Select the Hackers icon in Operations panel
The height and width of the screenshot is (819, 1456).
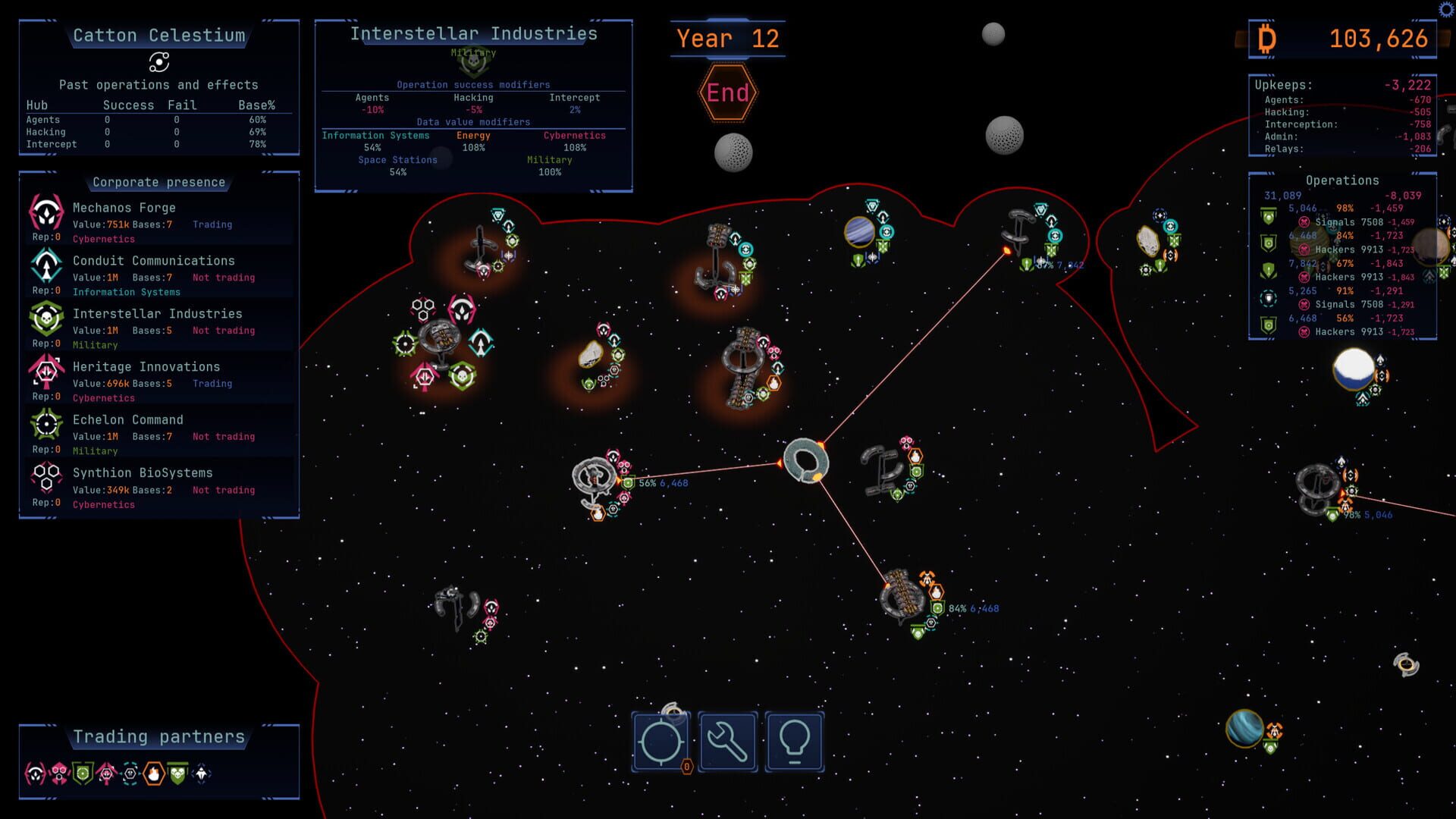pyautogui.click(x=1306, y=249)
